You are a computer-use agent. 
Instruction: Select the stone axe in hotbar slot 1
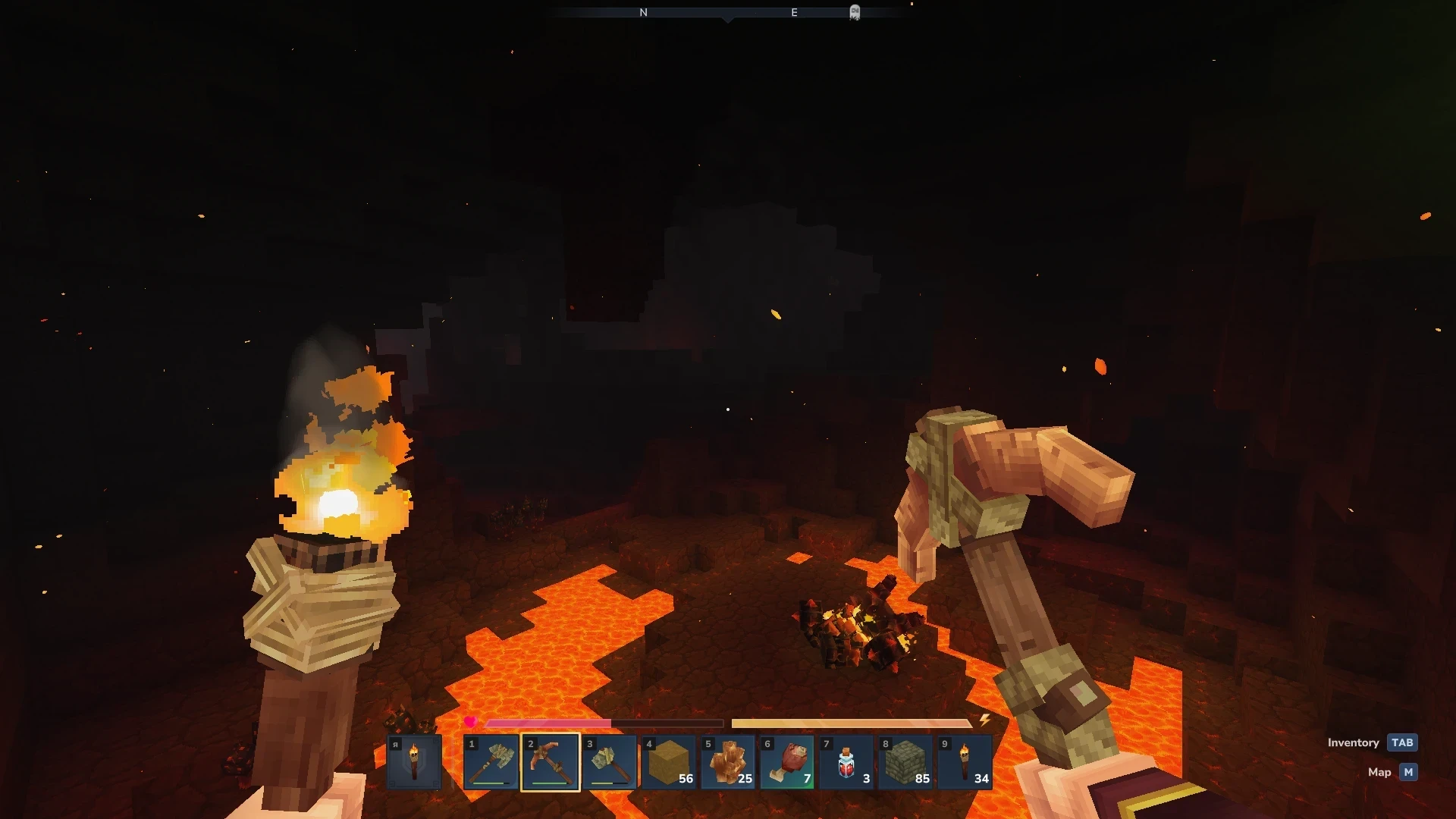pyautogui.click(x=491, y=762)
